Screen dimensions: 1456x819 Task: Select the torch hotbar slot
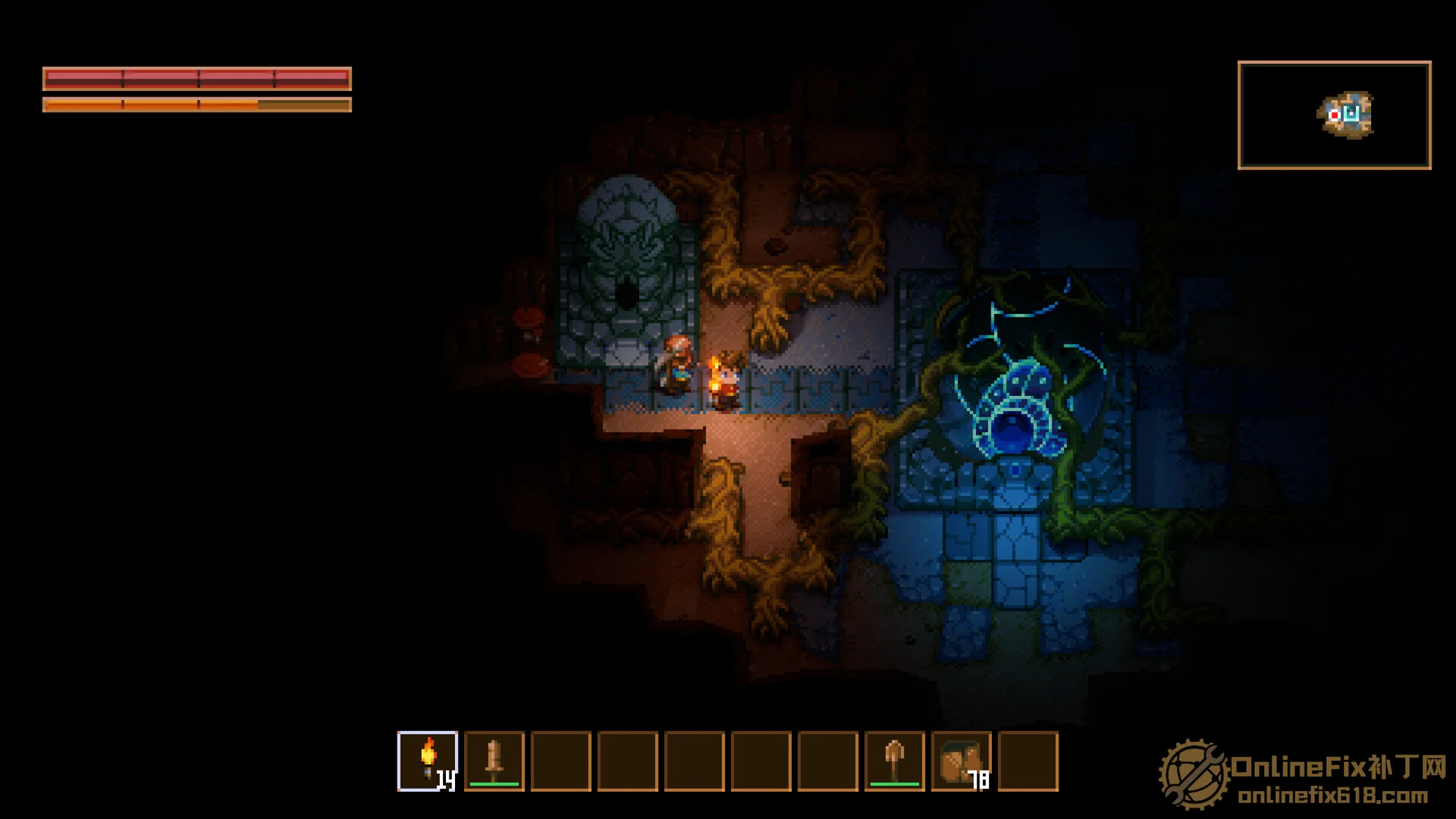coord(428,761)
